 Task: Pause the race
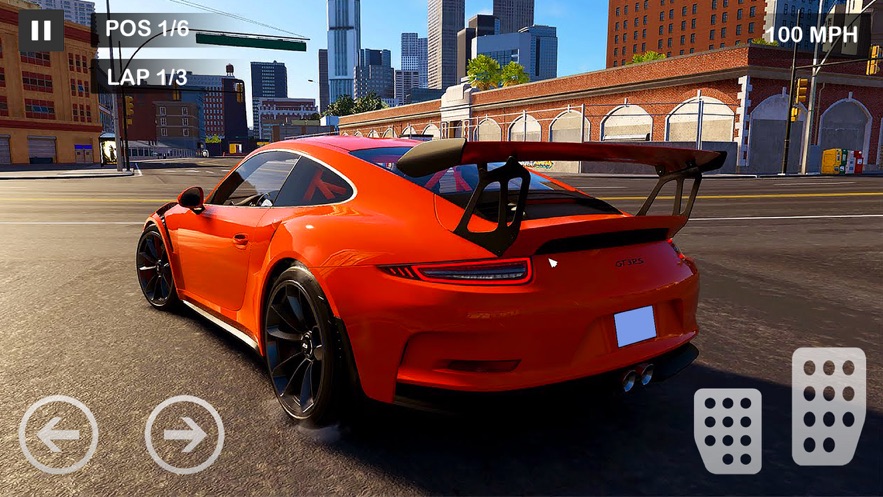[41, 30]
